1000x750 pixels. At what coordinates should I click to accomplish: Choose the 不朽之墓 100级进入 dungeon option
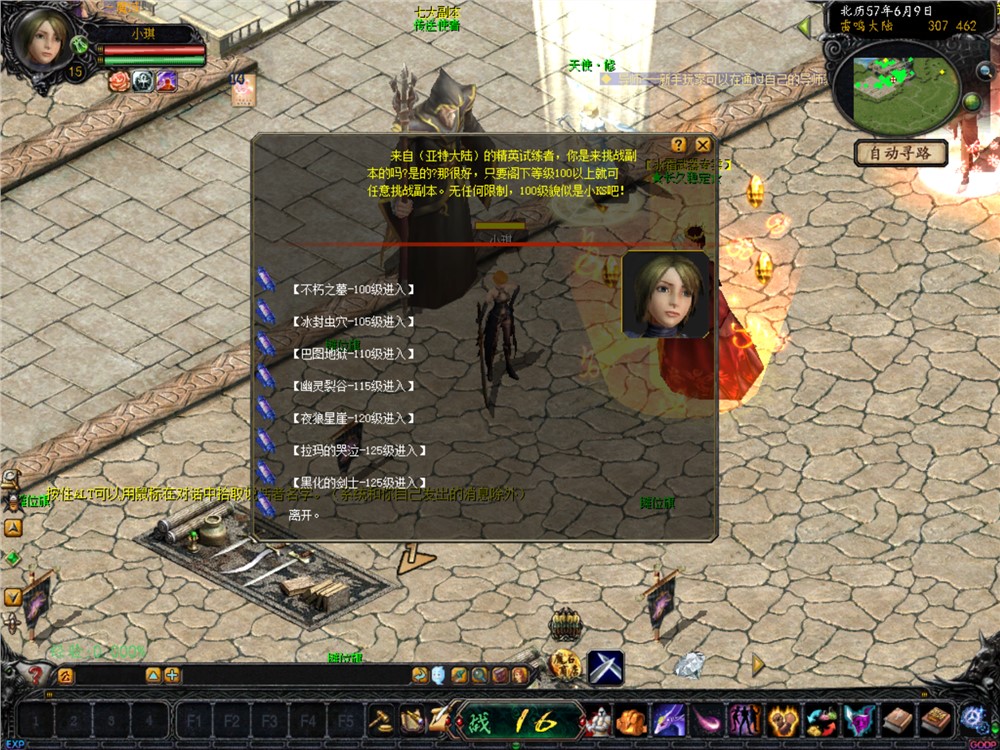(353, 290)
